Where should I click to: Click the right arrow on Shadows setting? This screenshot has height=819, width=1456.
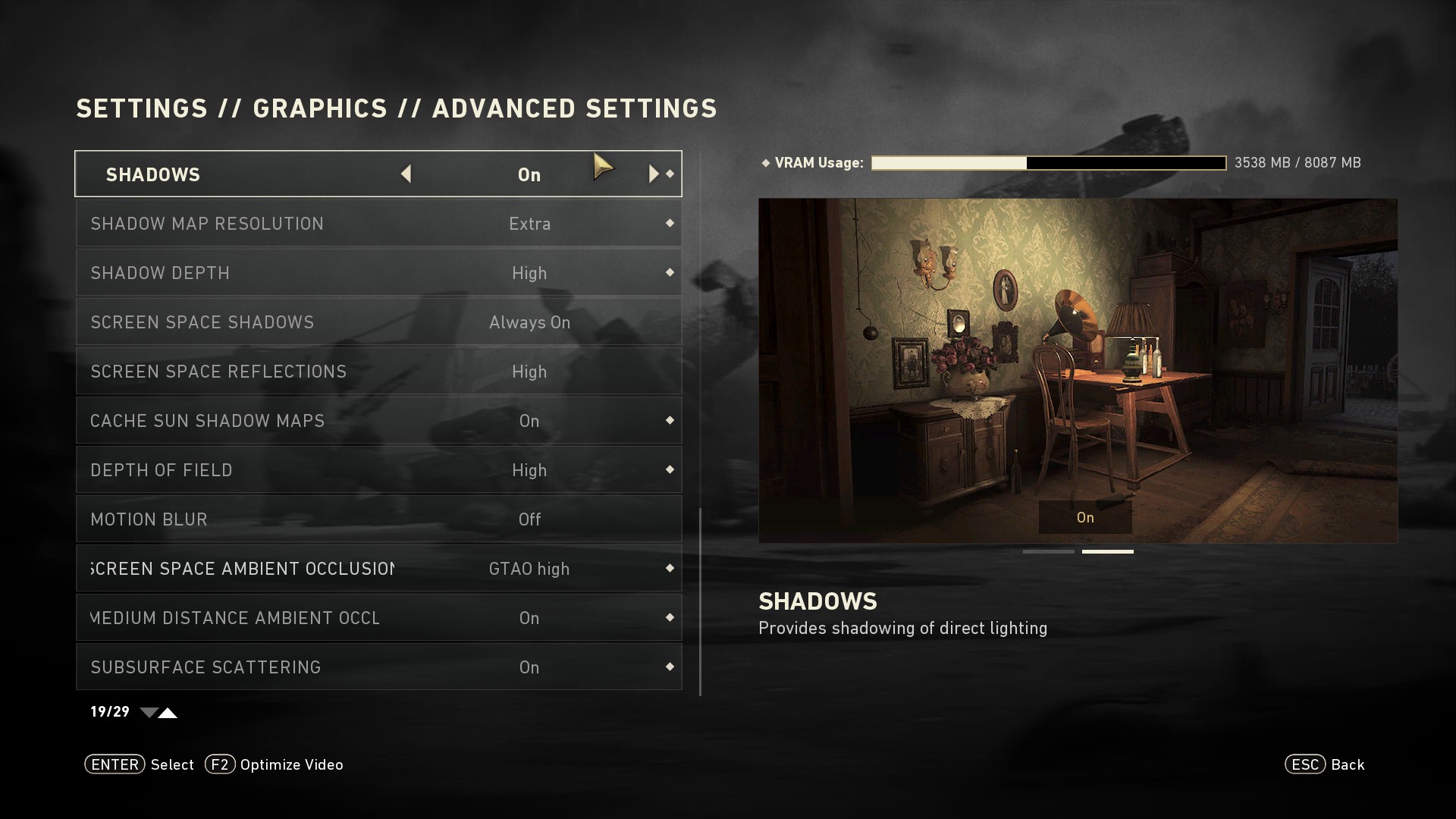tap(653, 174)
